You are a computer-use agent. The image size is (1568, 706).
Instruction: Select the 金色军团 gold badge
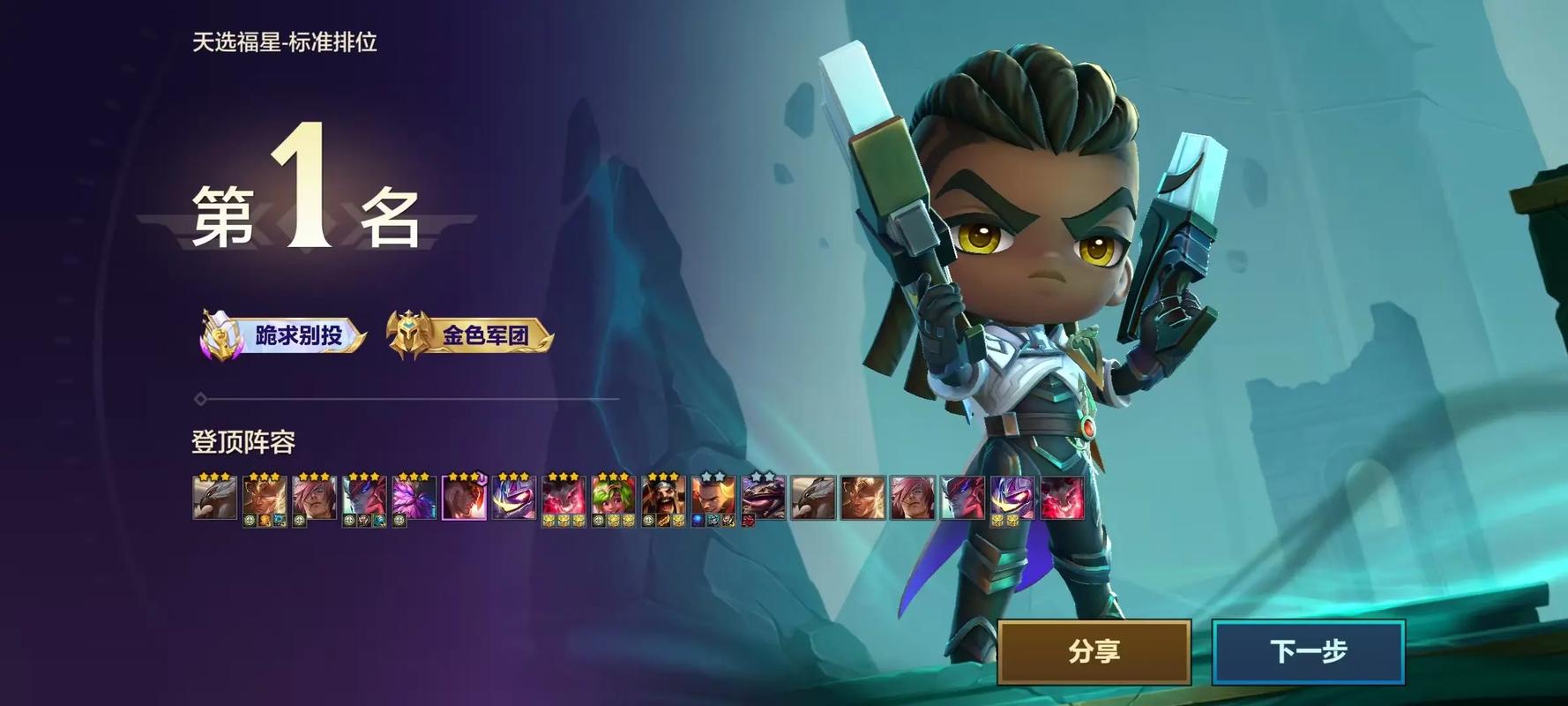[x=471, y=335]
